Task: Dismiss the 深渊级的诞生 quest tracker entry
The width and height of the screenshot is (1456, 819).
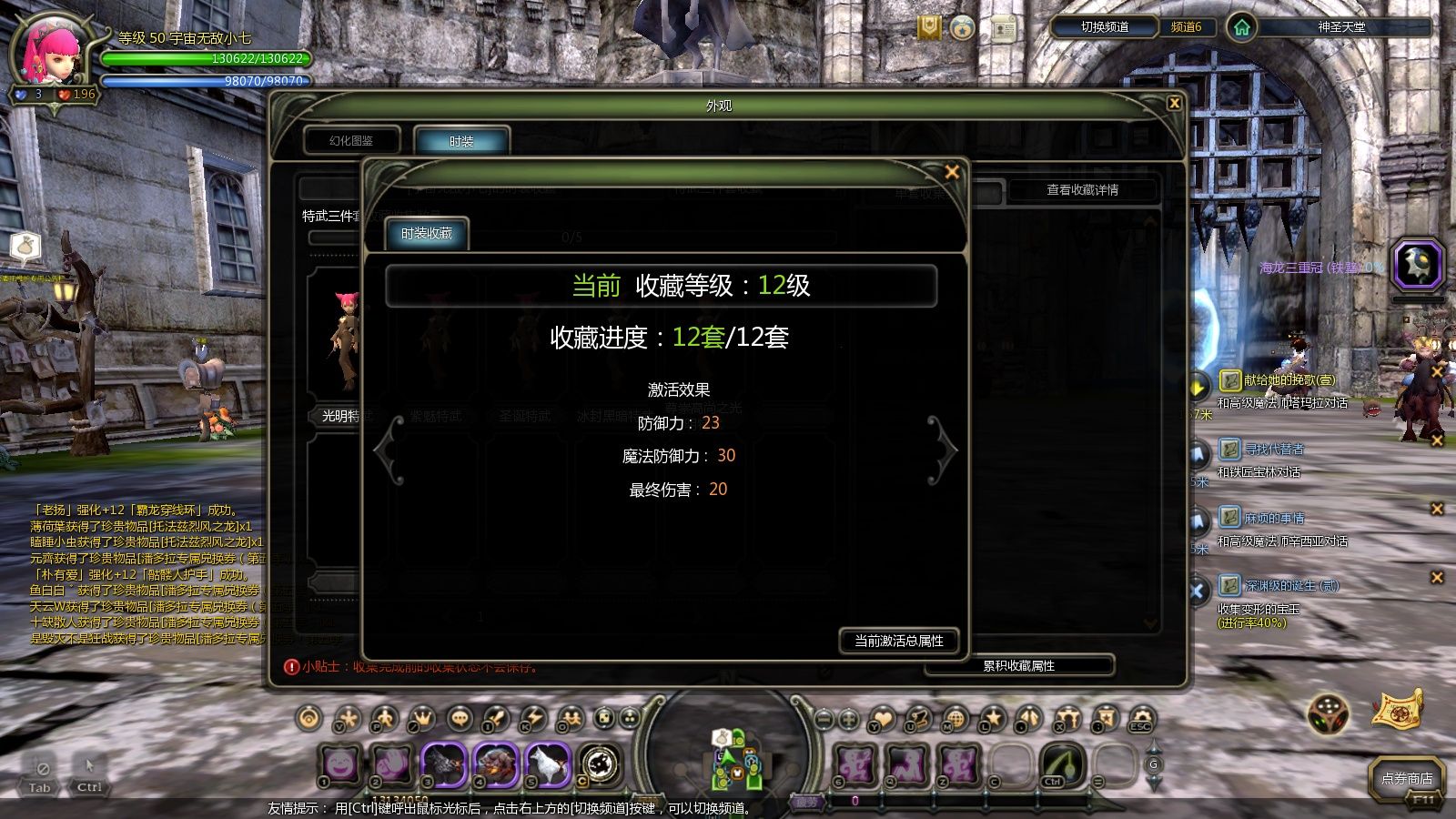Action: (x=1437, y=577)
